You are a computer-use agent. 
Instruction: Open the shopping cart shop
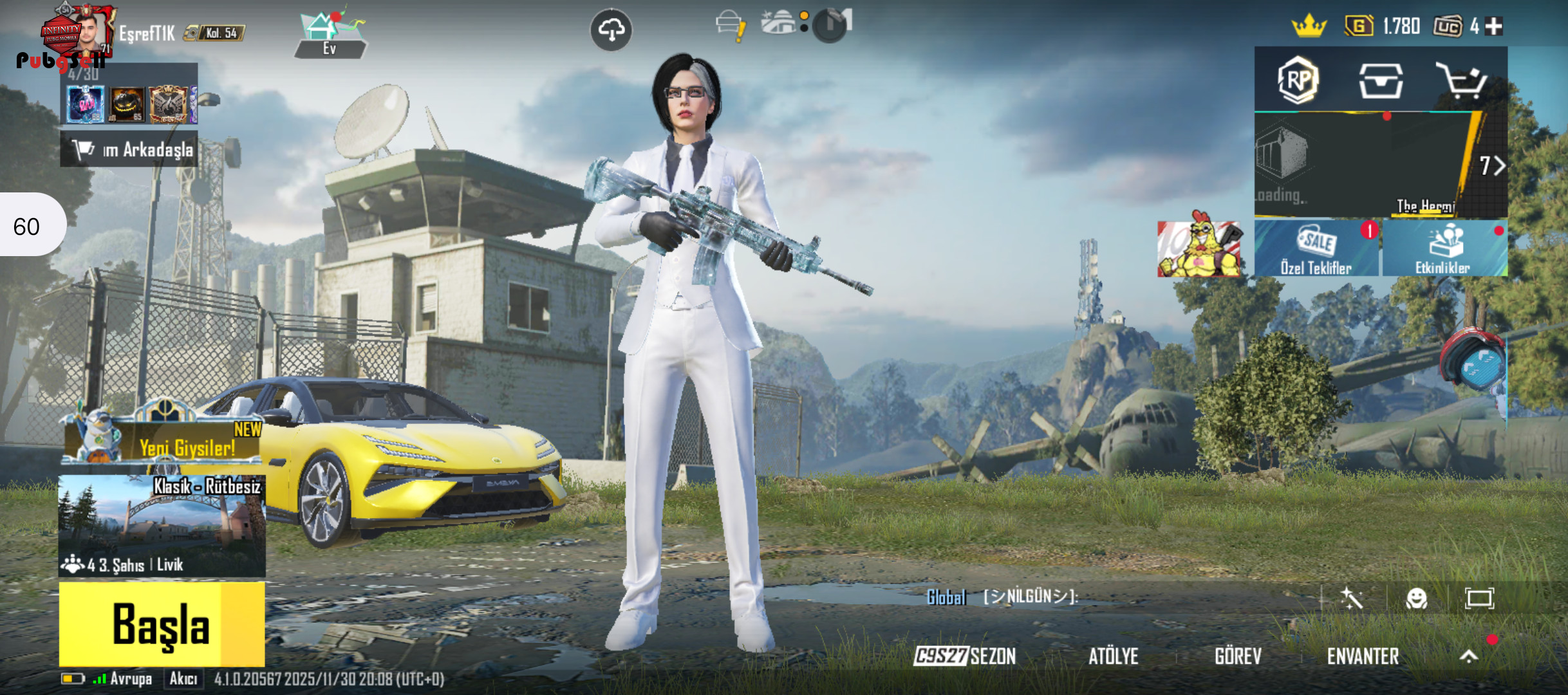click(x=1461, y=81)
